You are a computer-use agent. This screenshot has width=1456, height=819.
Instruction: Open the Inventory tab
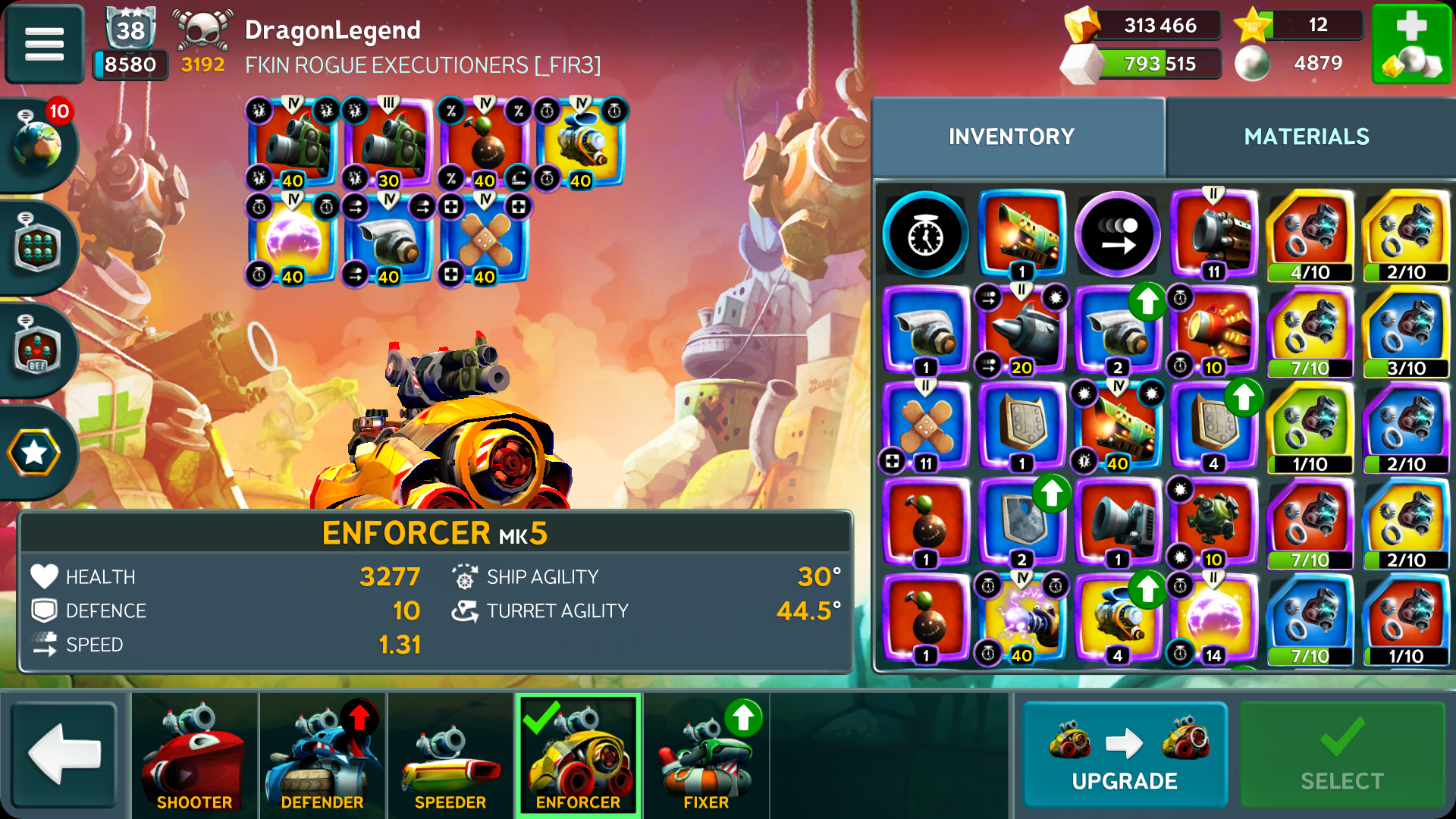(x=1011, y=136)
